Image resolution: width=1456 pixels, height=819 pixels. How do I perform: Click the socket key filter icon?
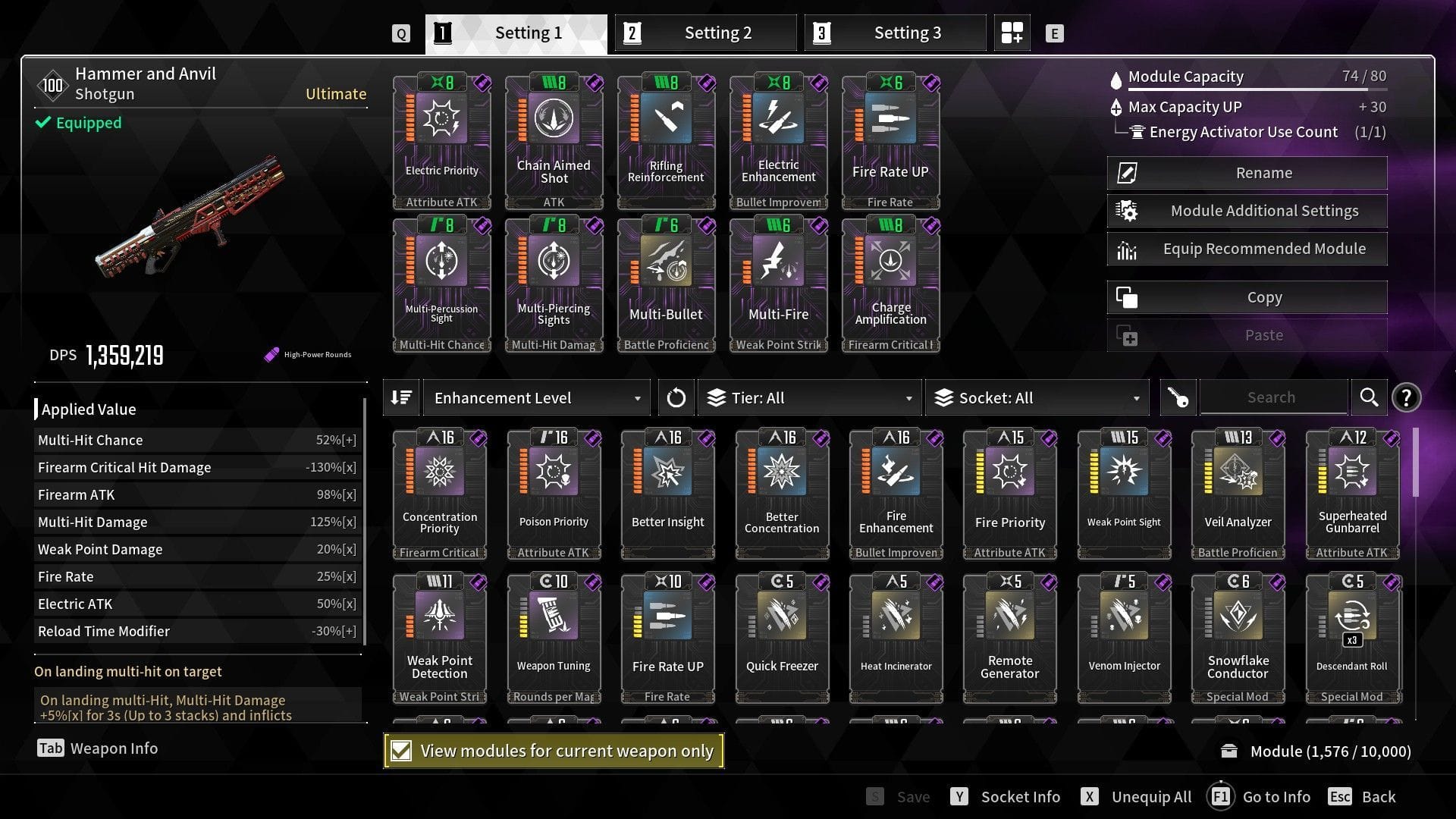pyautogui.click(x=1176, y=397)
